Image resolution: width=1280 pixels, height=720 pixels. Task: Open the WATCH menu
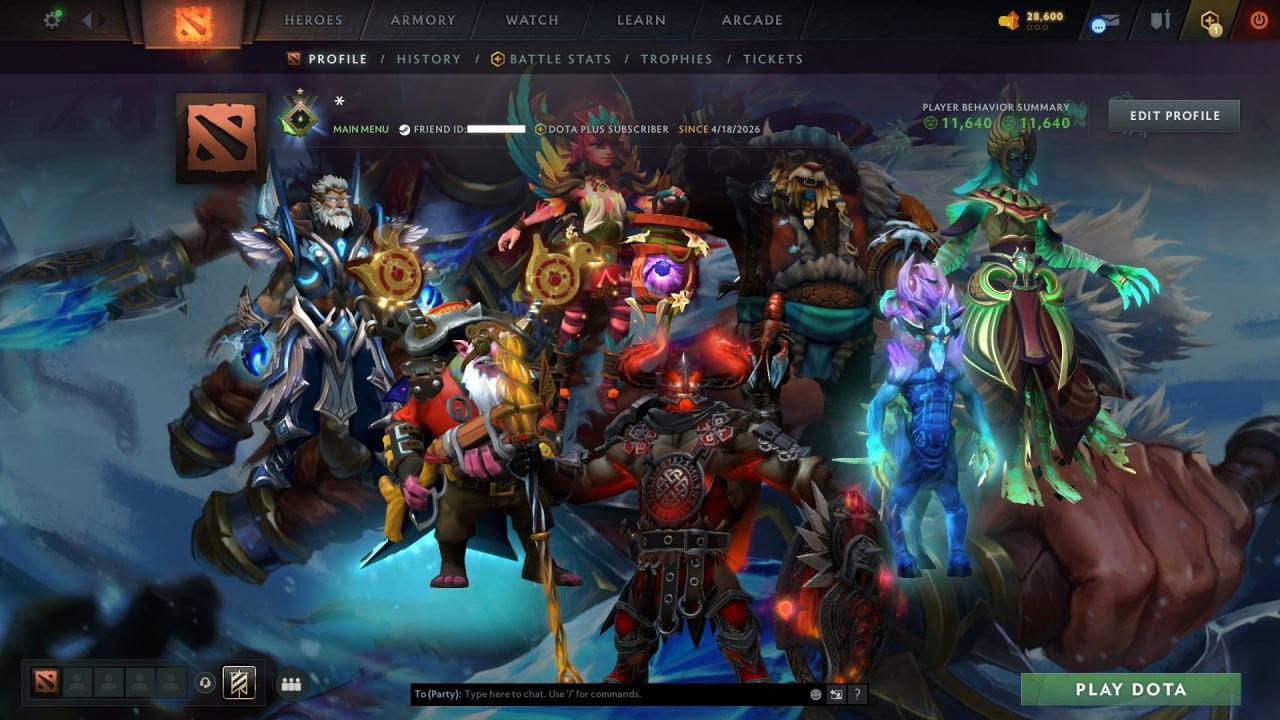coord(531,19)
